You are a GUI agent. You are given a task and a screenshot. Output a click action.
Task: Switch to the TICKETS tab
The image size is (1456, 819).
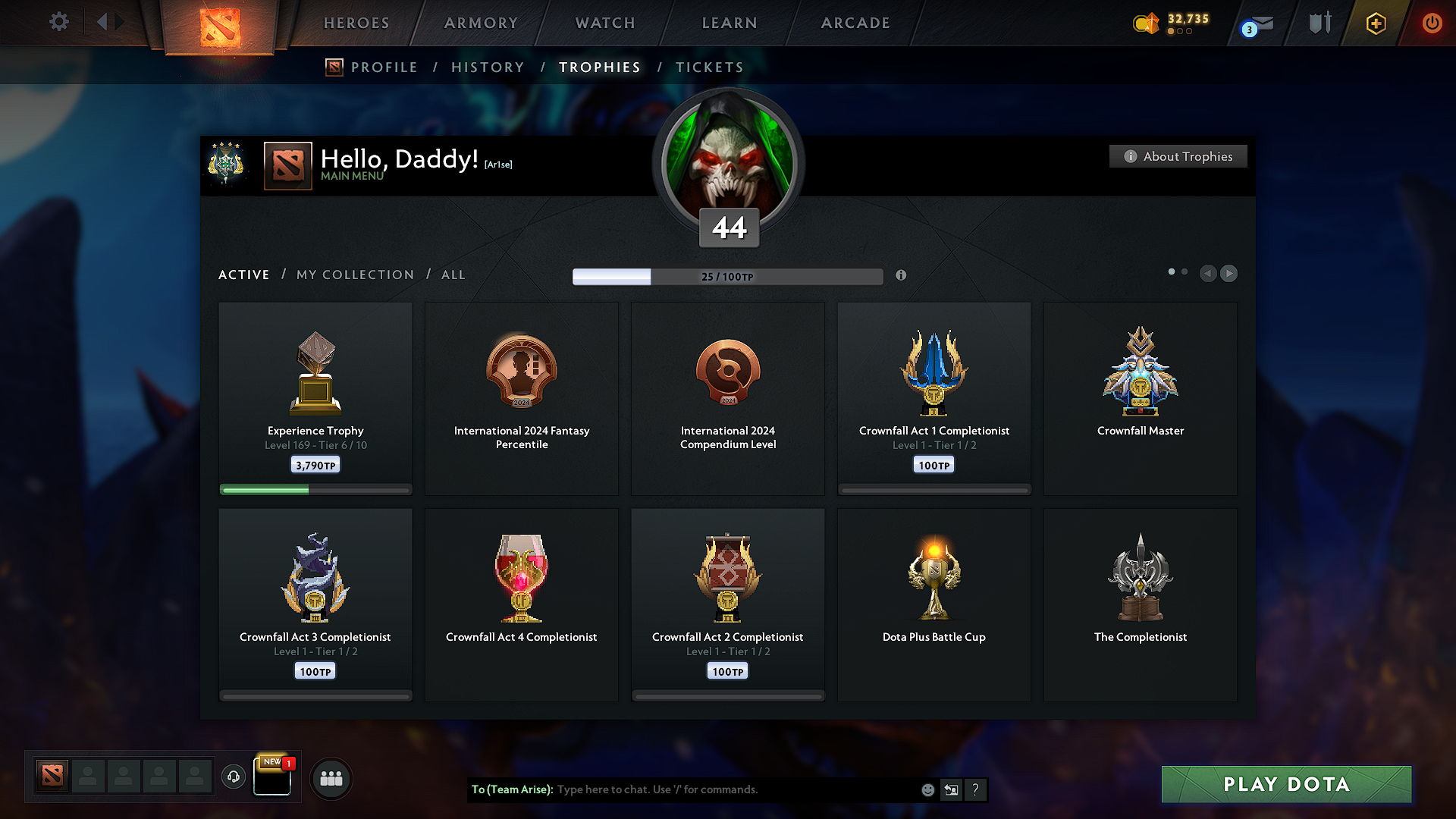[710, 67]
